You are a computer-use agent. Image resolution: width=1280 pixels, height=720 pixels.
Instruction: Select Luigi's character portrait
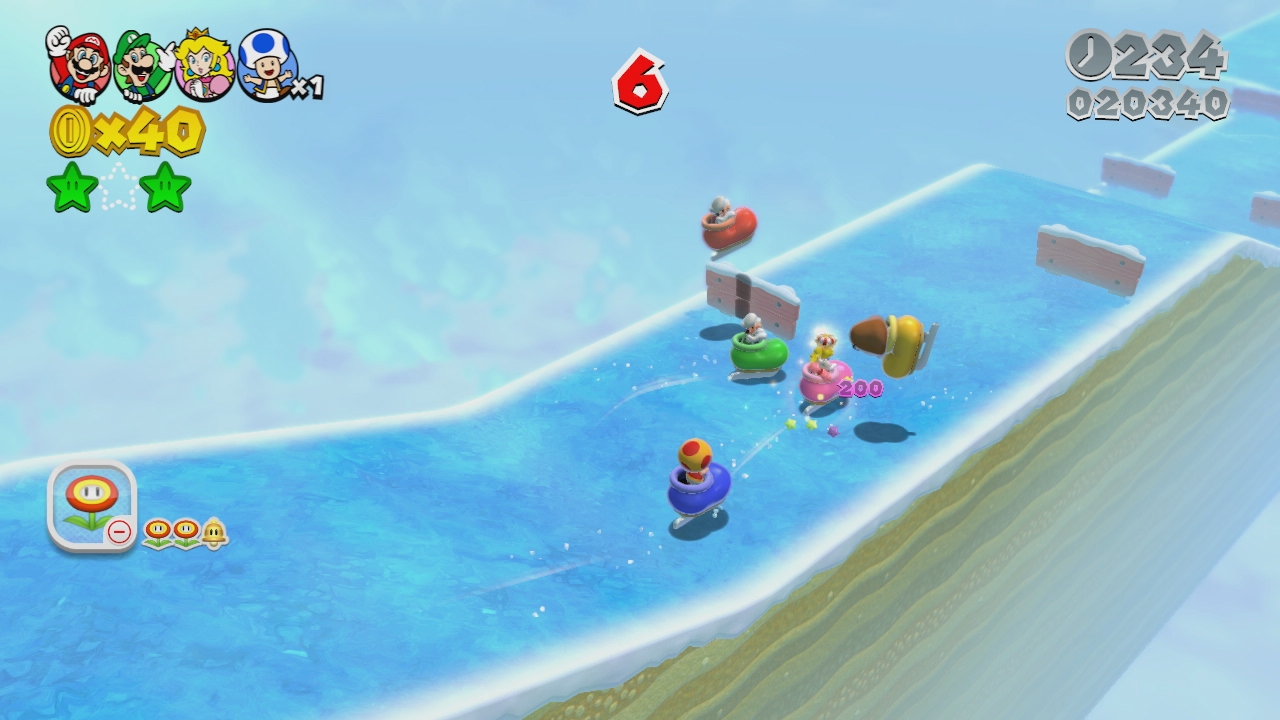coord(140,66)
